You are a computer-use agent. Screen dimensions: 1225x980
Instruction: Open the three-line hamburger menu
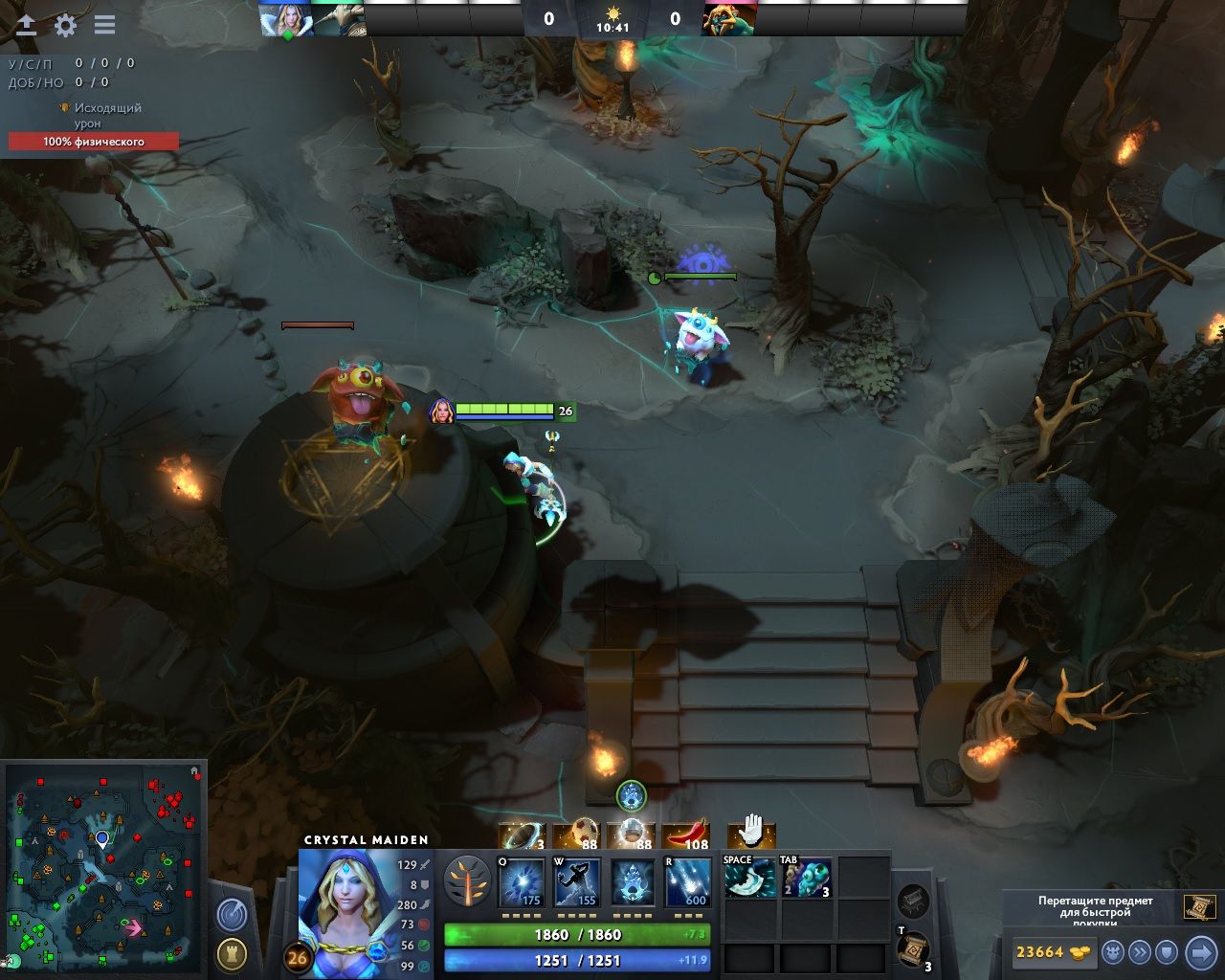(x=104, y=26)
